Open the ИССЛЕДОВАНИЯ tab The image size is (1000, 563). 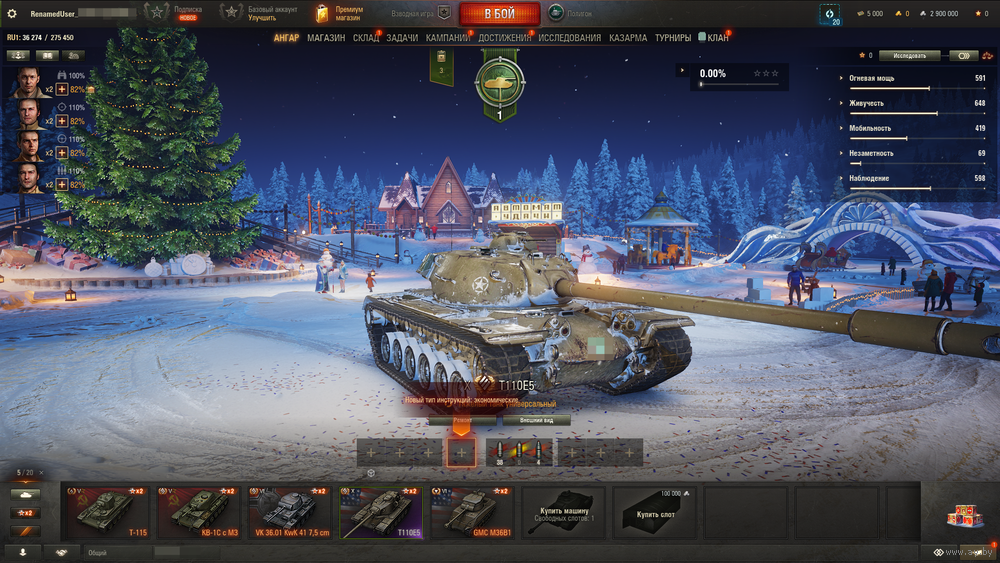(x=570, y=38)
